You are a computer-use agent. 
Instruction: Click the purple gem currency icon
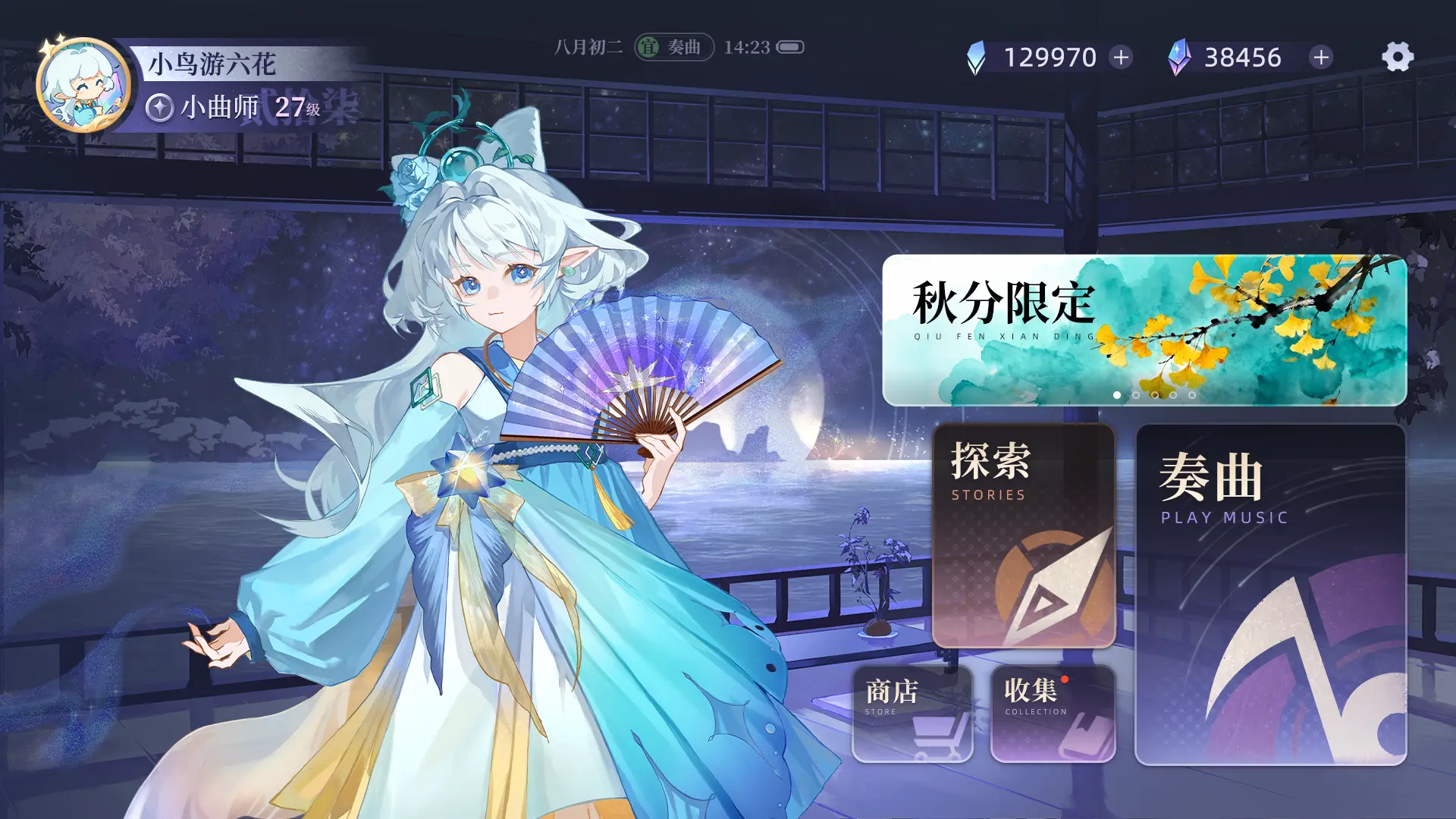click(1181, 55)
